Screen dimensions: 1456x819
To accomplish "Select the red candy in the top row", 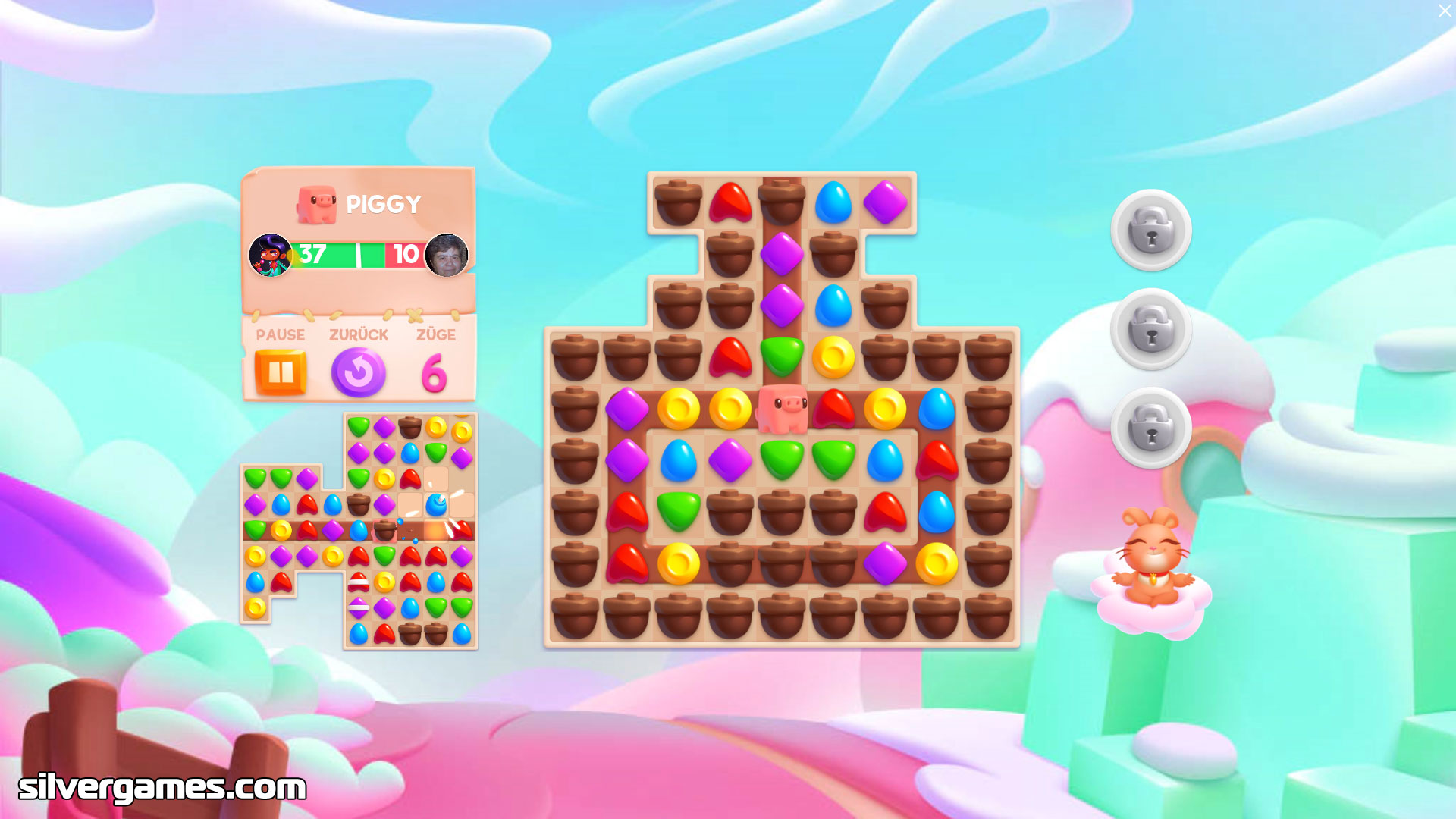I will [x=730, y=202].
